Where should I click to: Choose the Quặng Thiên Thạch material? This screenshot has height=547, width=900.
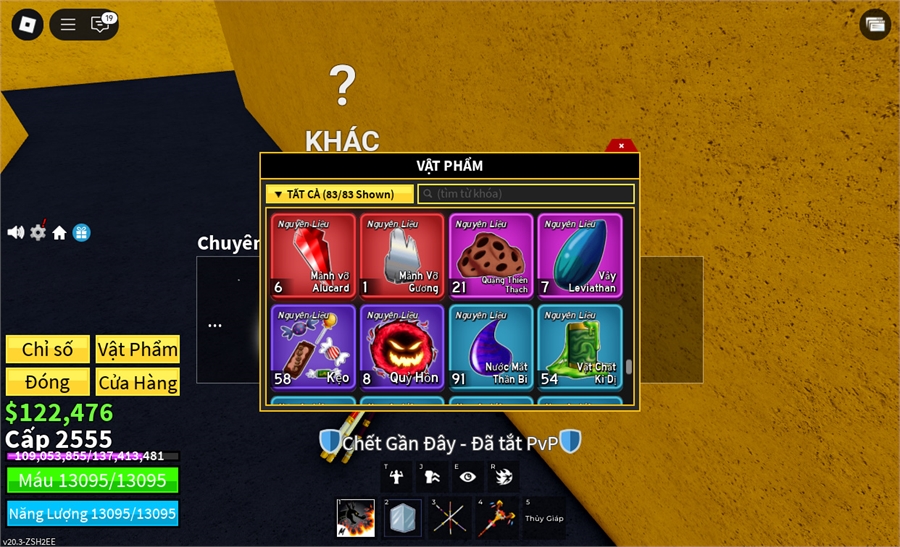tap(492, 256)
